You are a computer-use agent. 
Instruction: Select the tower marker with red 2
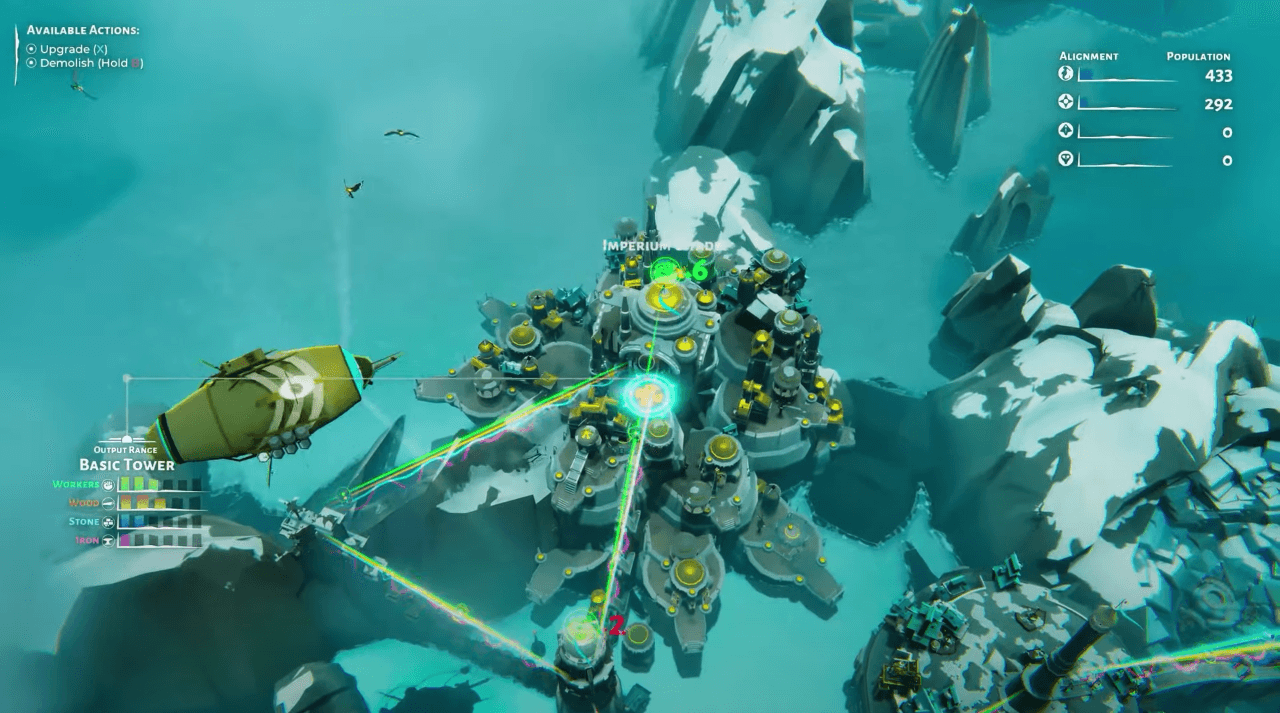(582, 629)
